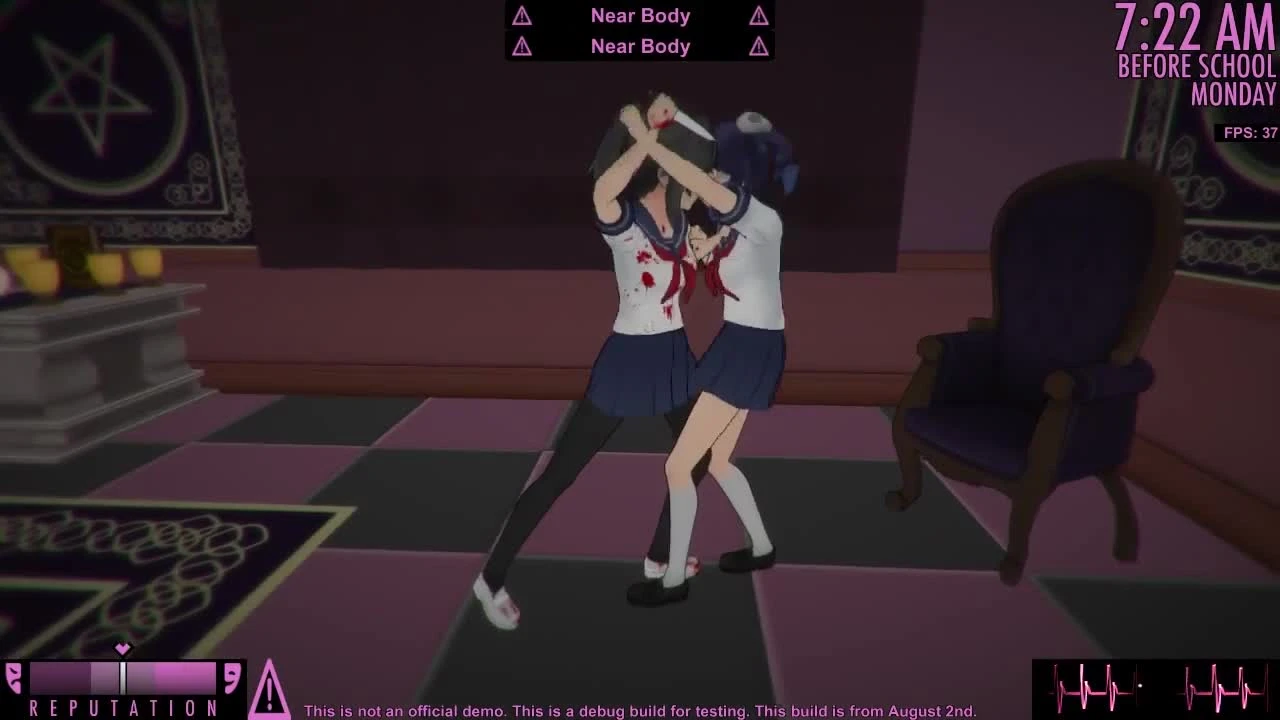Select the MONDAY day indicator
Image resolution: width=1280 pixels, height=720 pixels.
[1233, 96]
